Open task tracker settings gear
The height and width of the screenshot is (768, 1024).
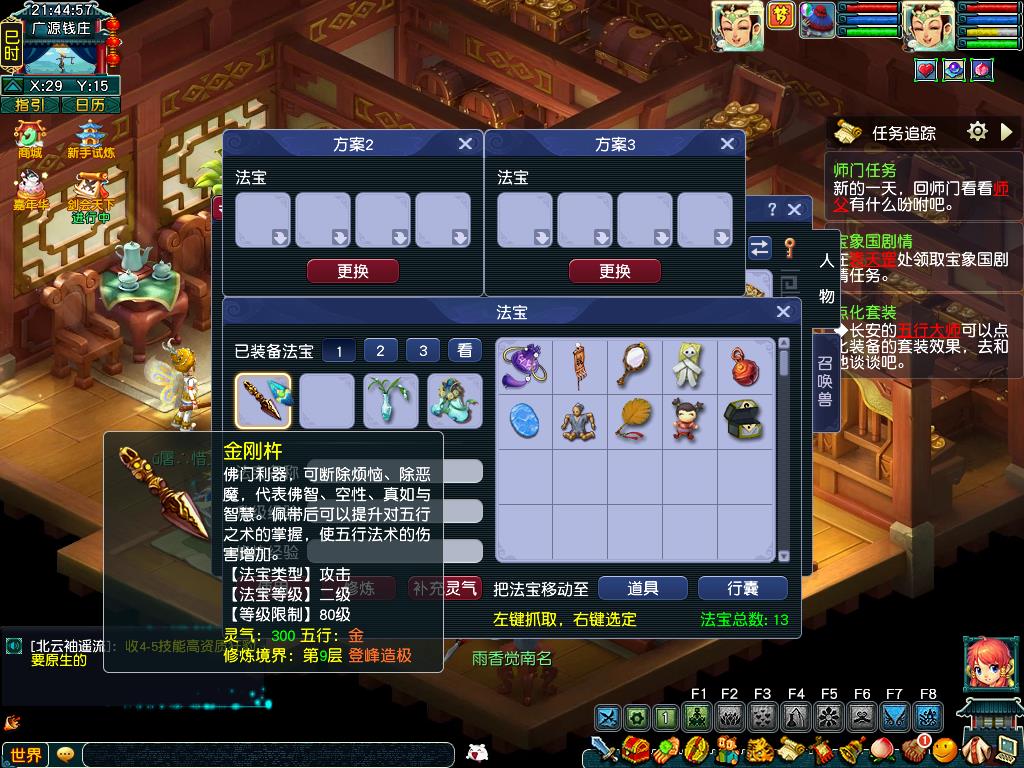coord(977,131)
